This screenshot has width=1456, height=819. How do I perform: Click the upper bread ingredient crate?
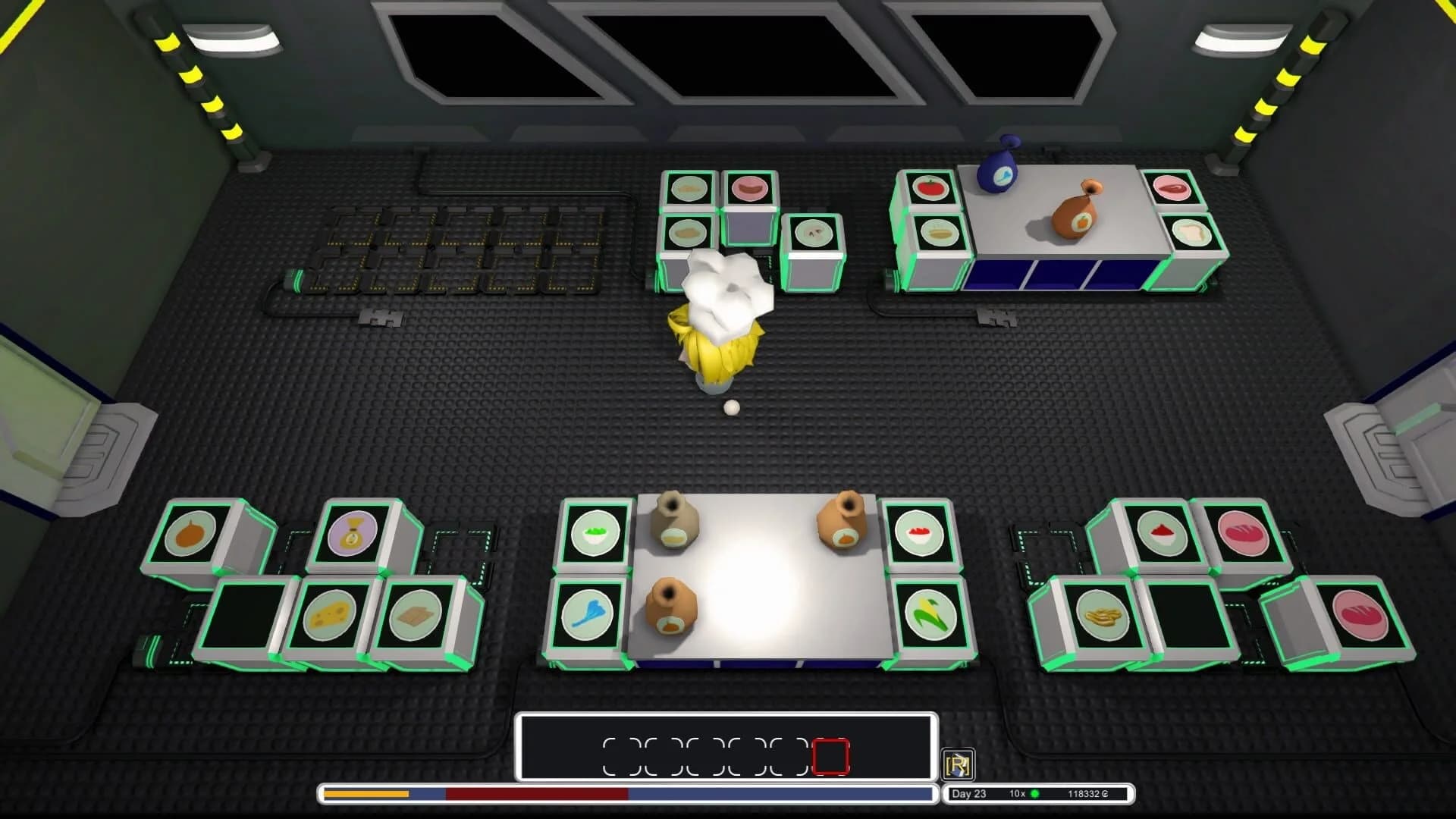(1244, 532)
